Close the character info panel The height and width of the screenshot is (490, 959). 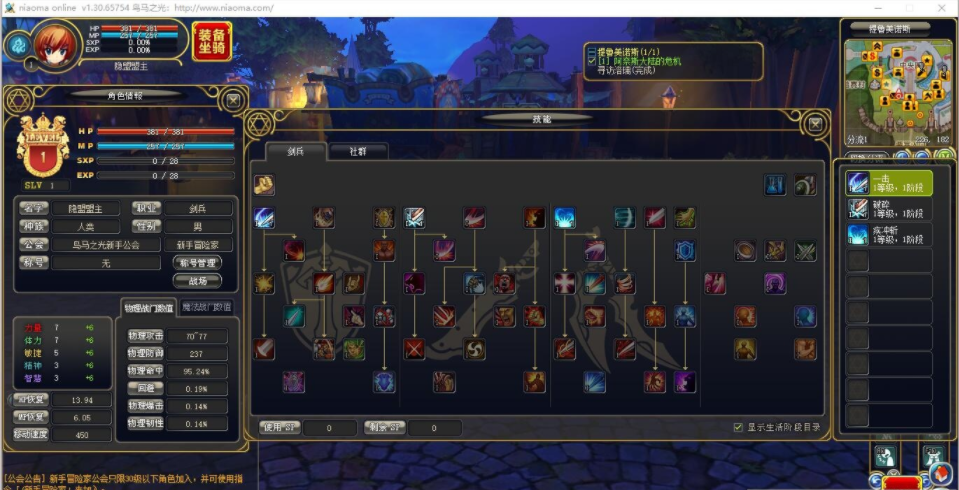click(232, 99)
